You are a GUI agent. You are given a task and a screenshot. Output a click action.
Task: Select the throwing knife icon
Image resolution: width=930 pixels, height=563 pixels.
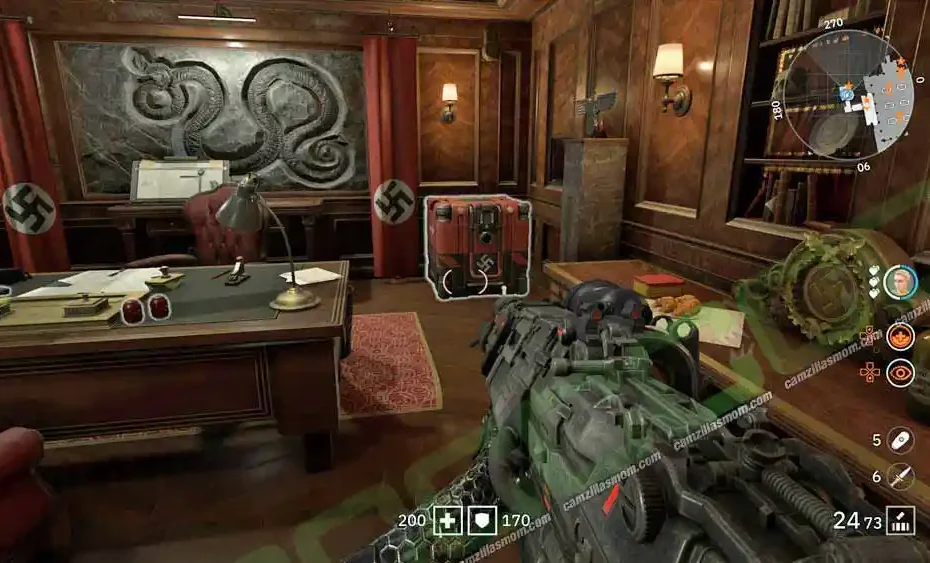pos(901,477)
